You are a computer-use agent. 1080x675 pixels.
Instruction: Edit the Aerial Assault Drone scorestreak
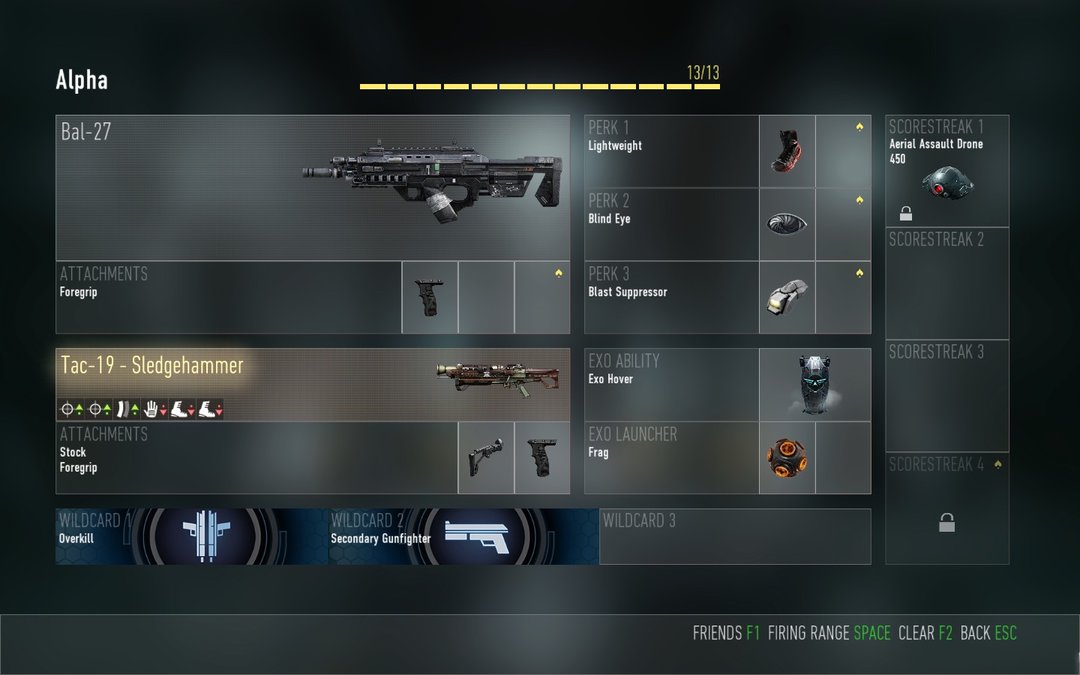pos(947,171)
